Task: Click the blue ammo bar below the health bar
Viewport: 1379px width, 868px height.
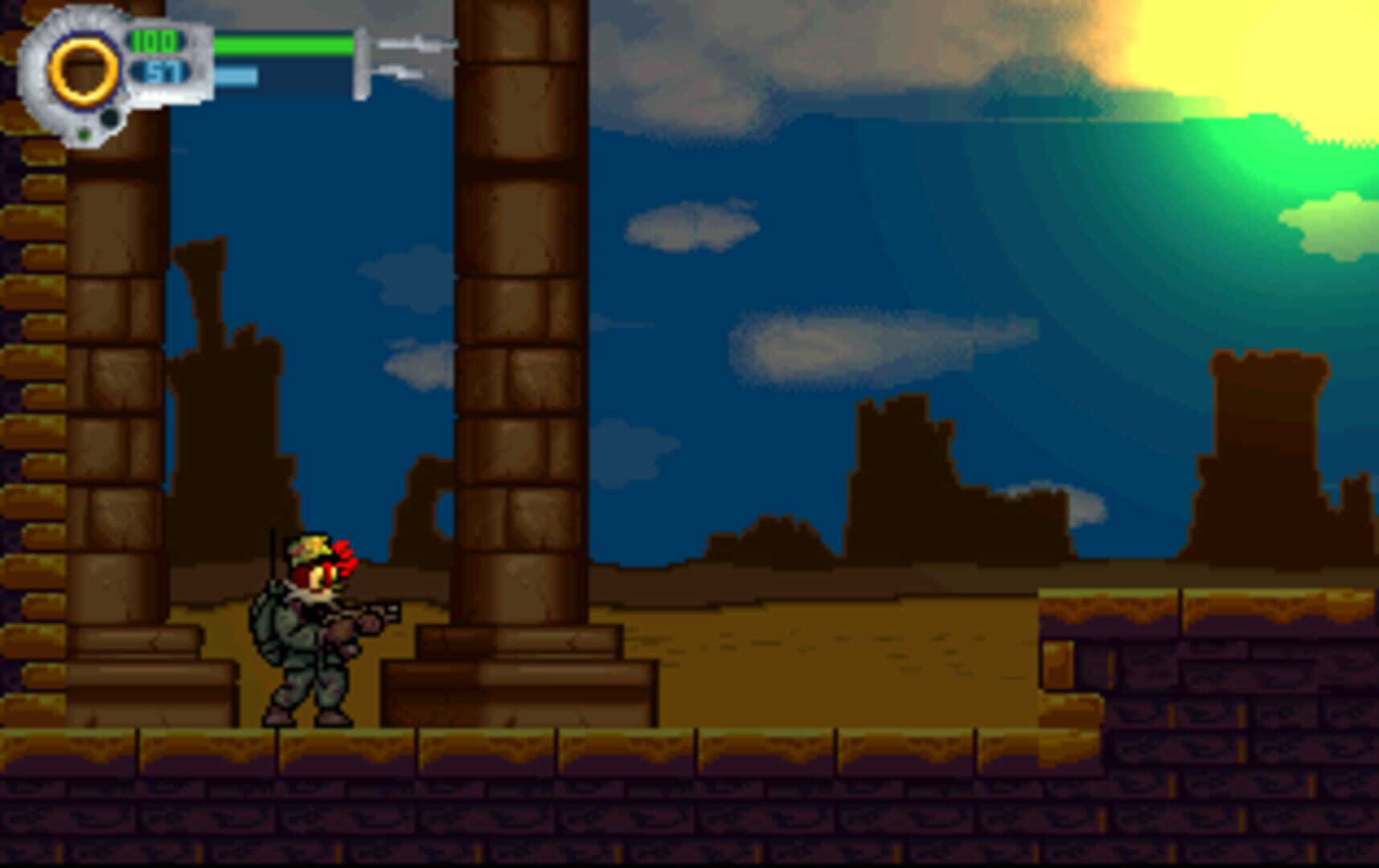Action: 237,76
